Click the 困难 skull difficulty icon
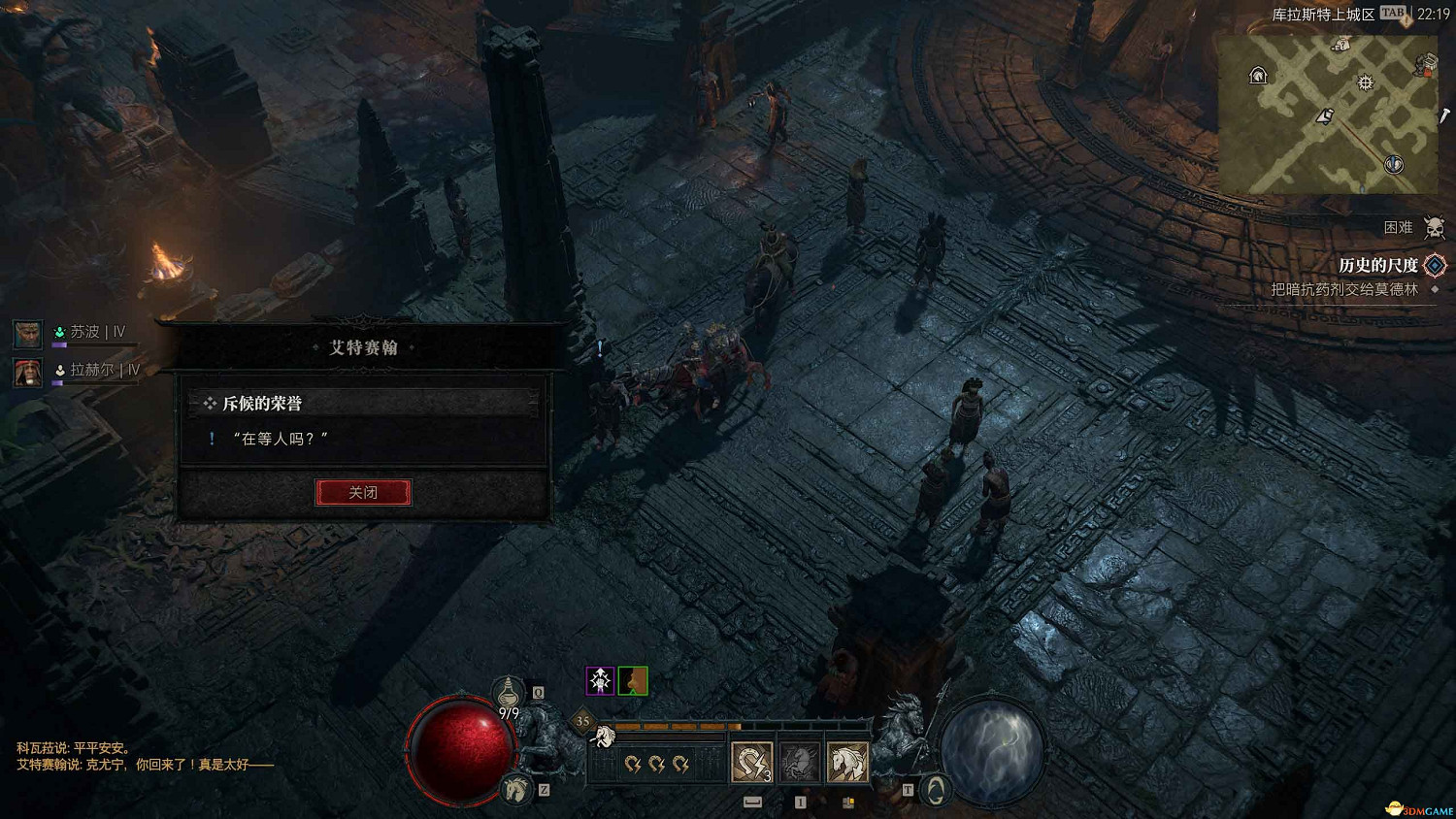 1434,228
